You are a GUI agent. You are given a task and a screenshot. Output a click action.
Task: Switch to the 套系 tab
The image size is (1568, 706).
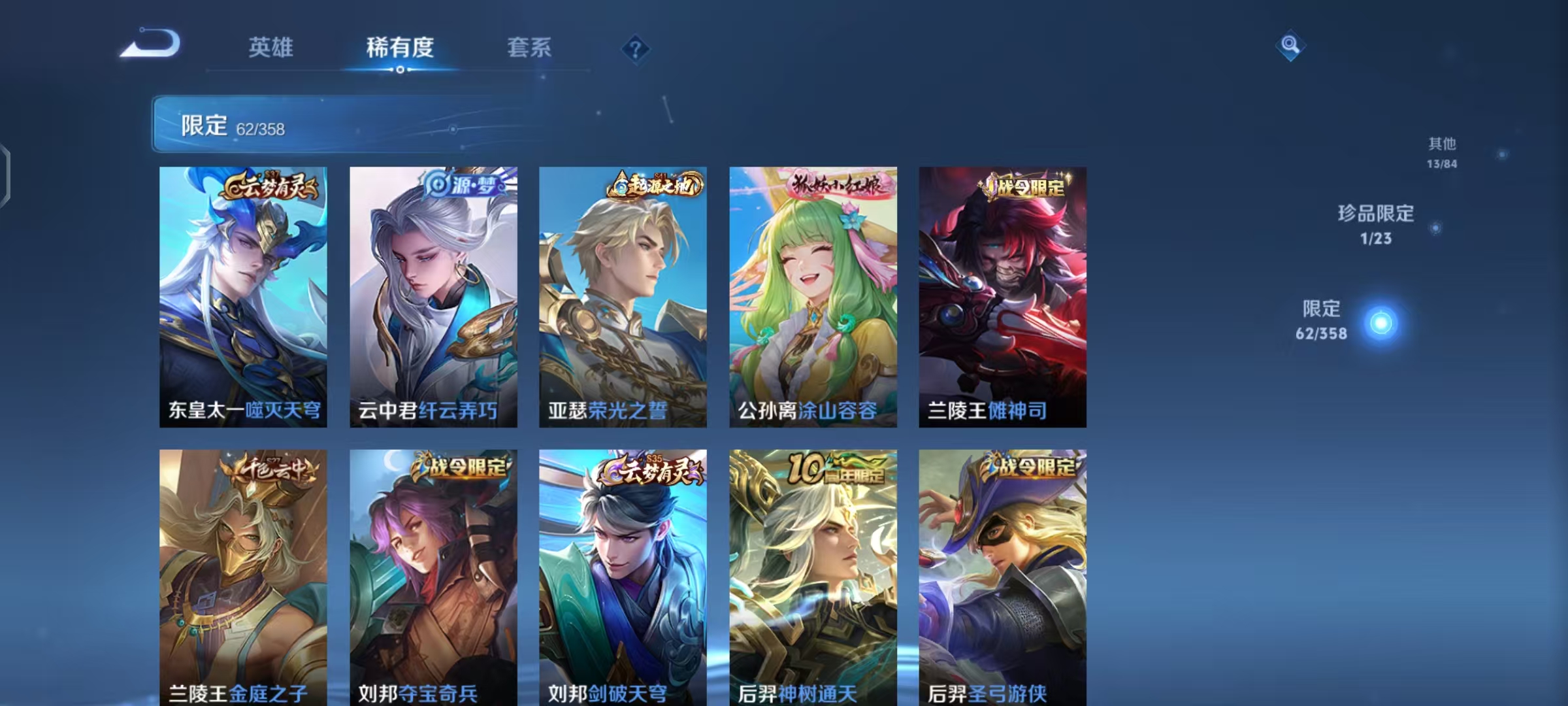click(531, 47)
